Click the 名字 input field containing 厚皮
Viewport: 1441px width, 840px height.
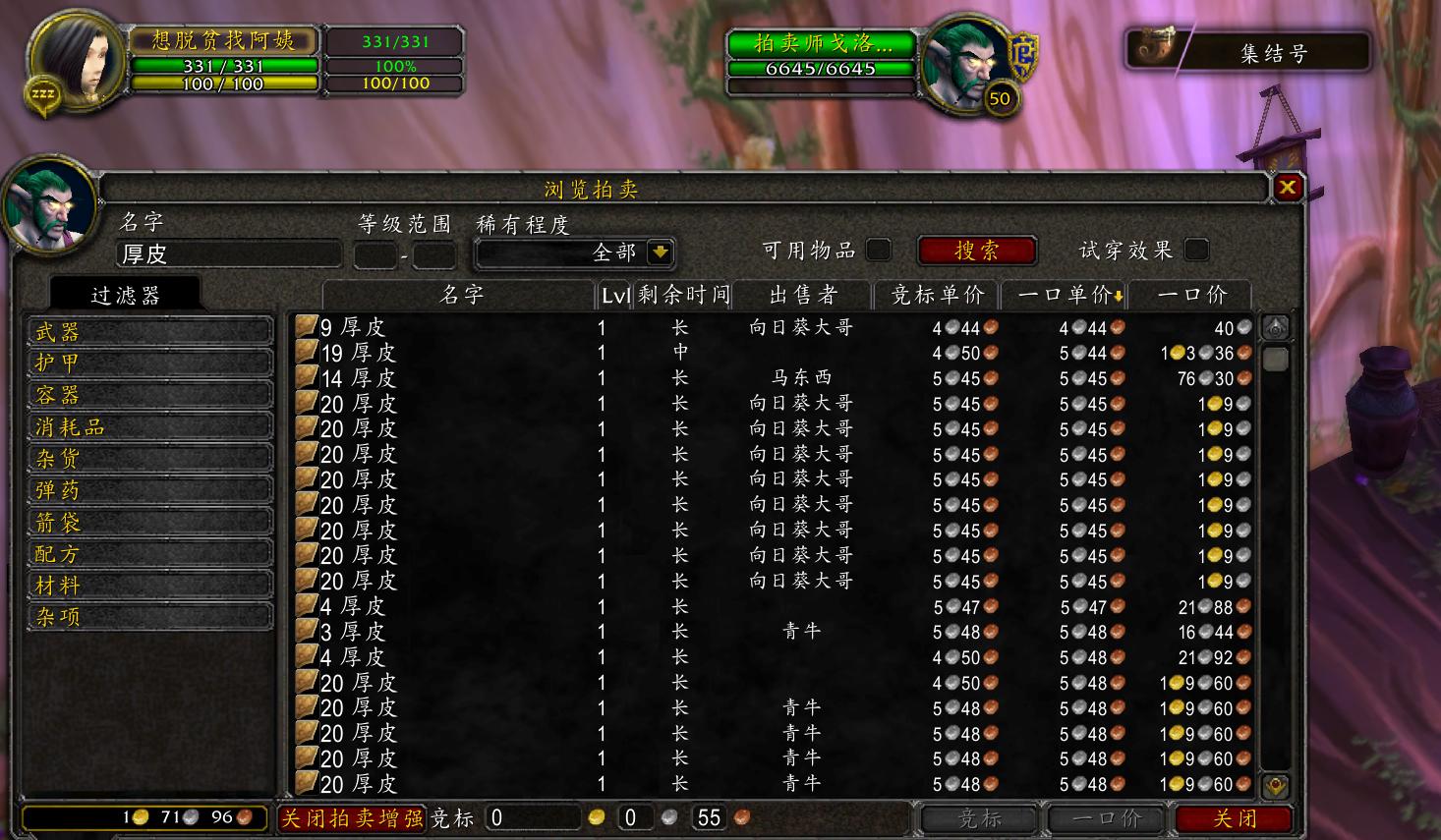point(228,253)
